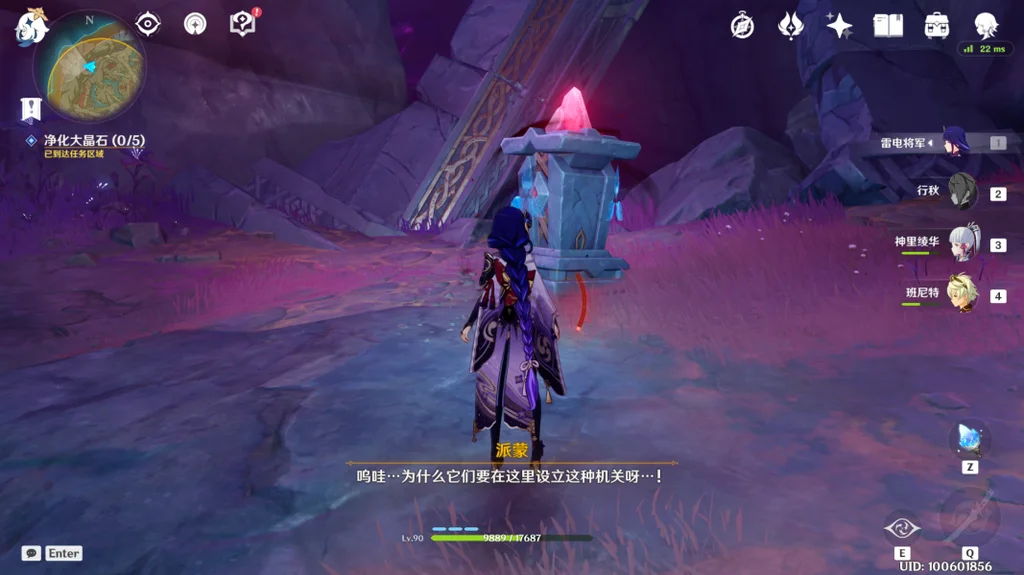Open the quest log exclamation icon
1024x575 pixels.
click(31, 109)
